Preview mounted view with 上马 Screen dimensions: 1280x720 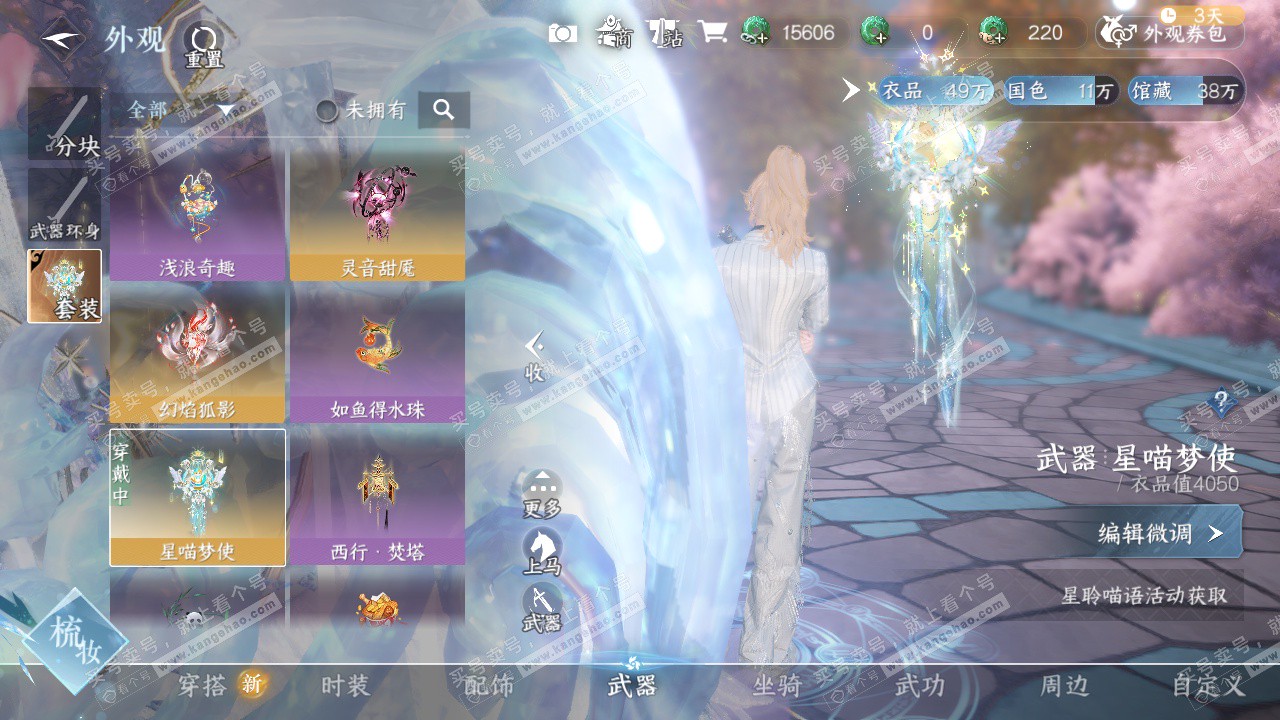point(542,552)
